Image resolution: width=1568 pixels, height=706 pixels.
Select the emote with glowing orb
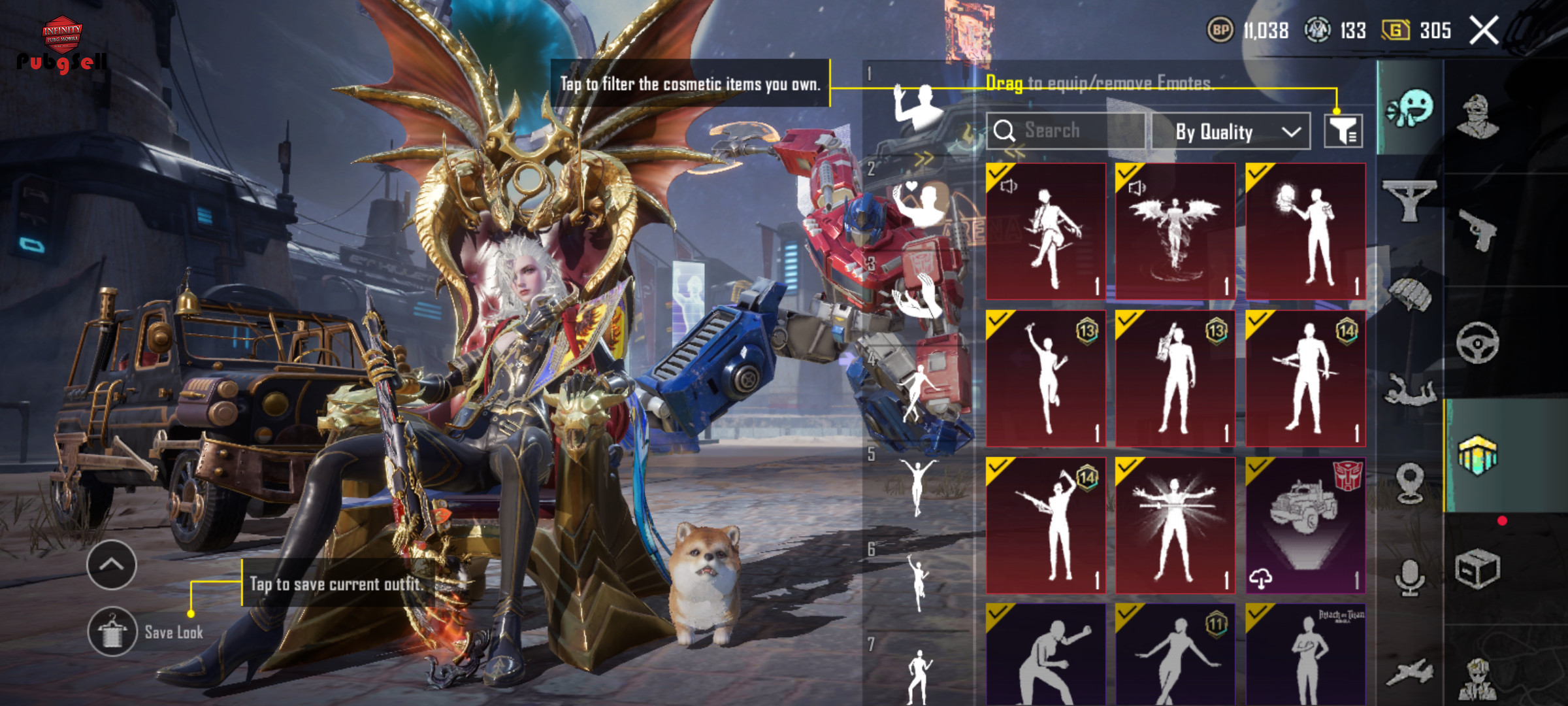(x=1305, y=231)
